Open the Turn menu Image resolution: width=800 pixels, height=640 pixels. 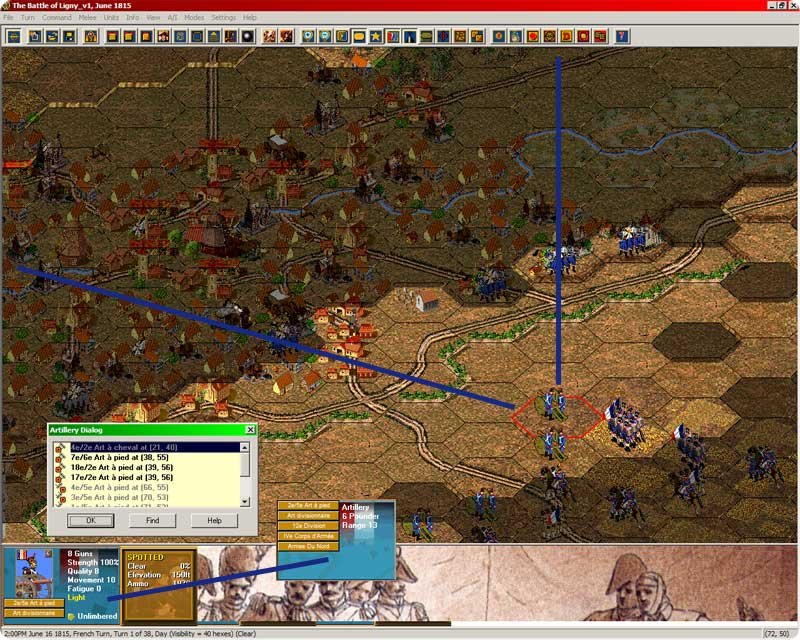tap(28, 18)
